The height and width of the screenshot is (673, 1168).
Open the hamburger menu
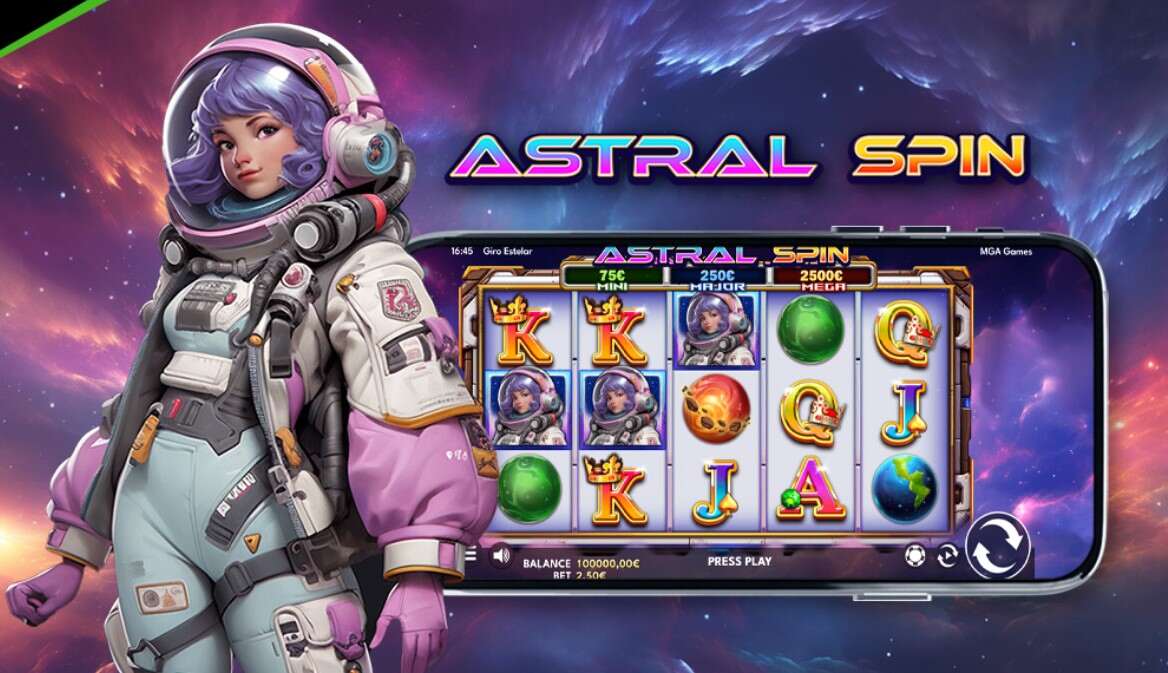pyautogui.click(x=470, y=553)
